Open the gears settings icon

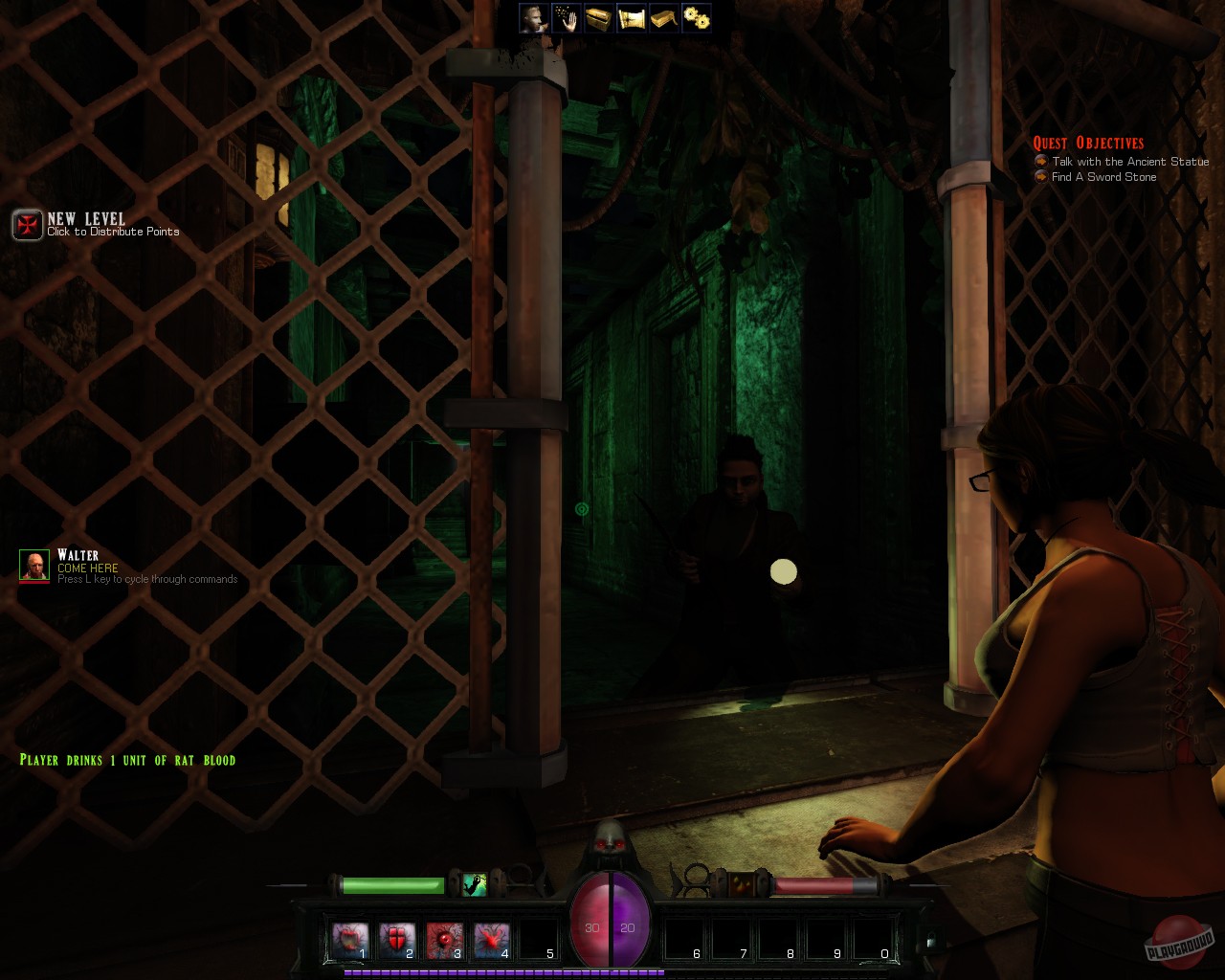[698, 17]
